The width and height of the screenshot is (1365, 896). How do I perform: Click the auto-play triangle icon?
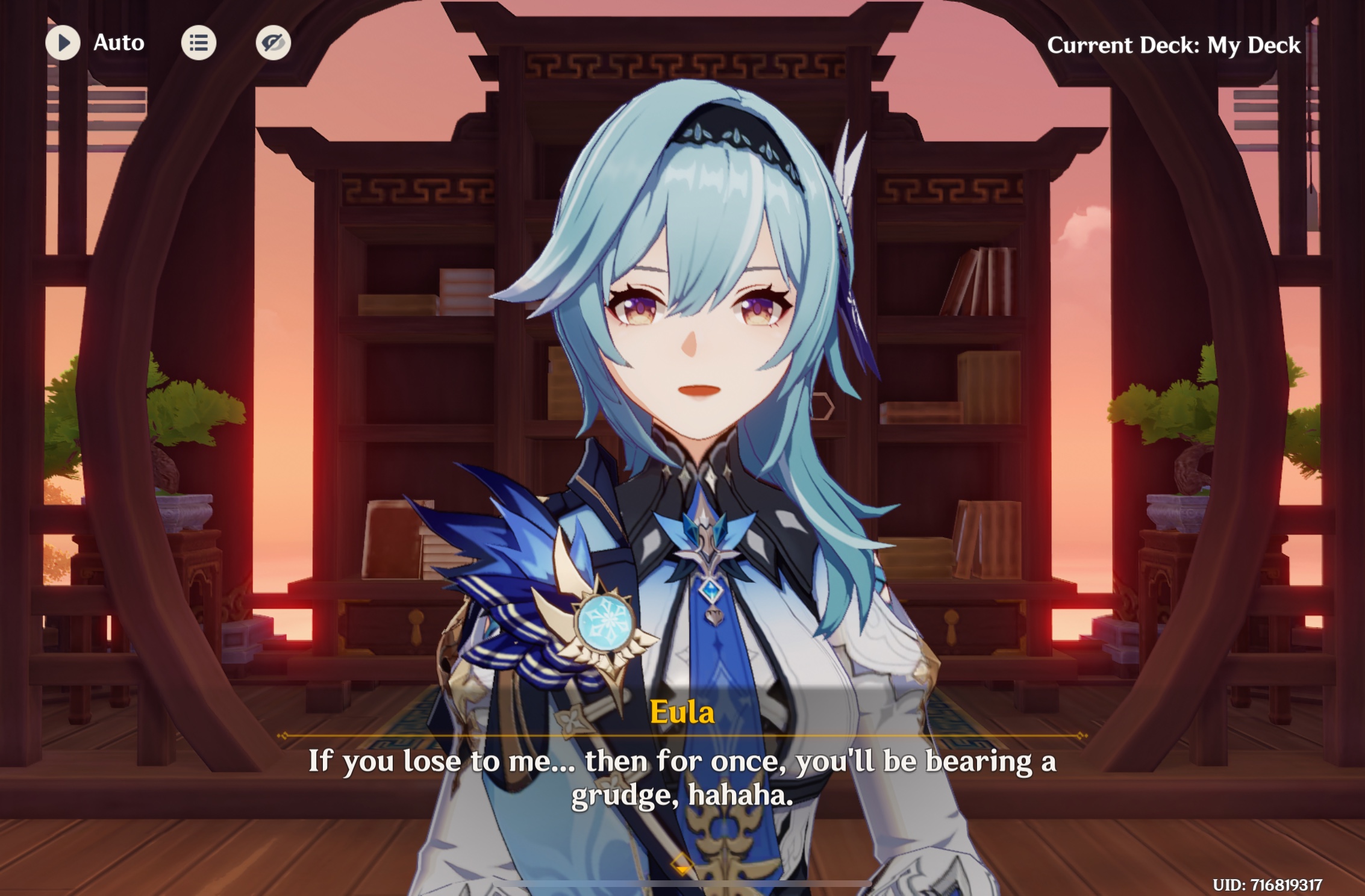pyautogui.click(x=62, y=43)
